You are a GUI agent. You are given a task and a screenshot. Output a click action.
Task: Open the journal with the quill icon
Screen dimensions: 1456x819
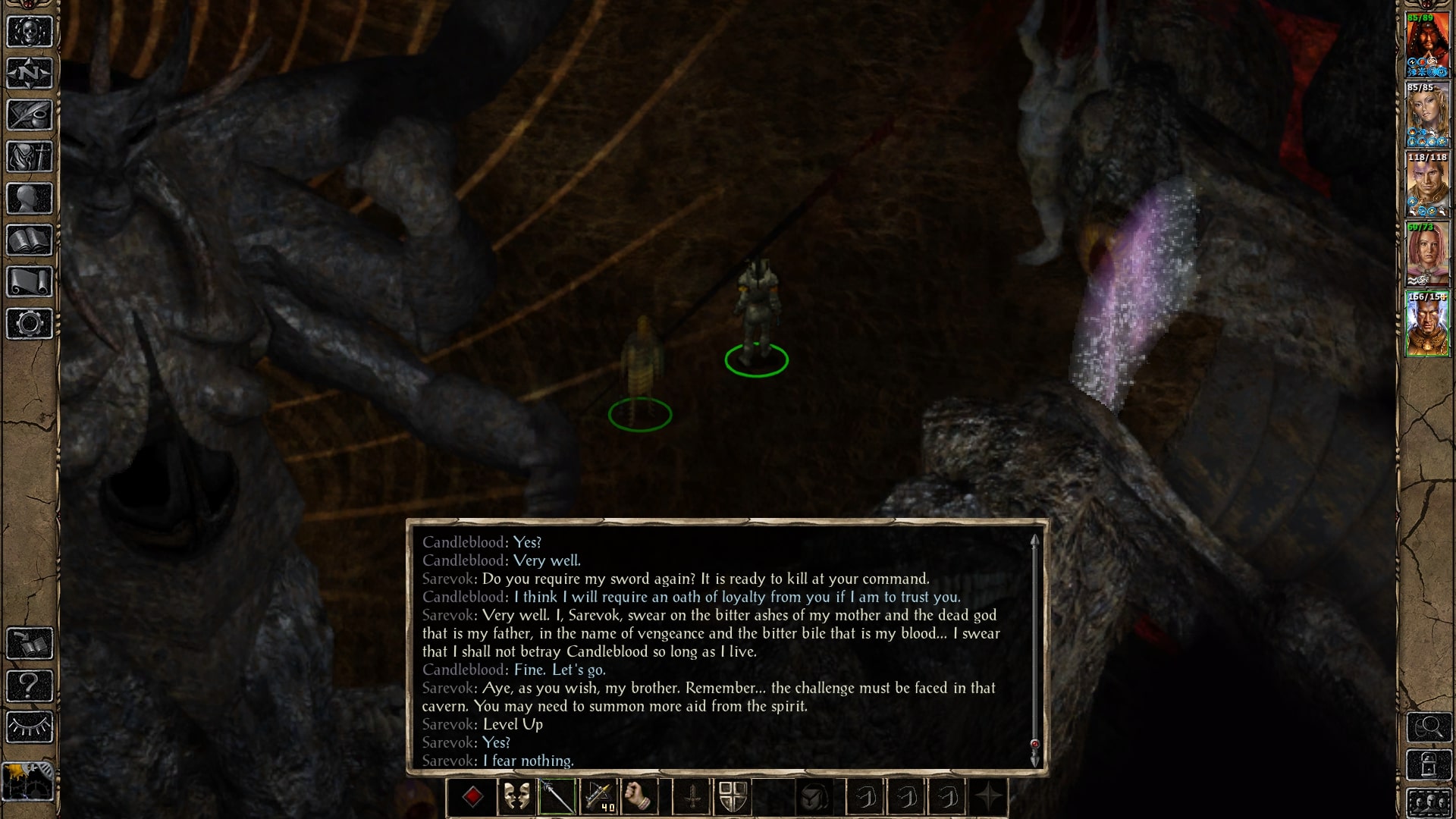[30, 115]
